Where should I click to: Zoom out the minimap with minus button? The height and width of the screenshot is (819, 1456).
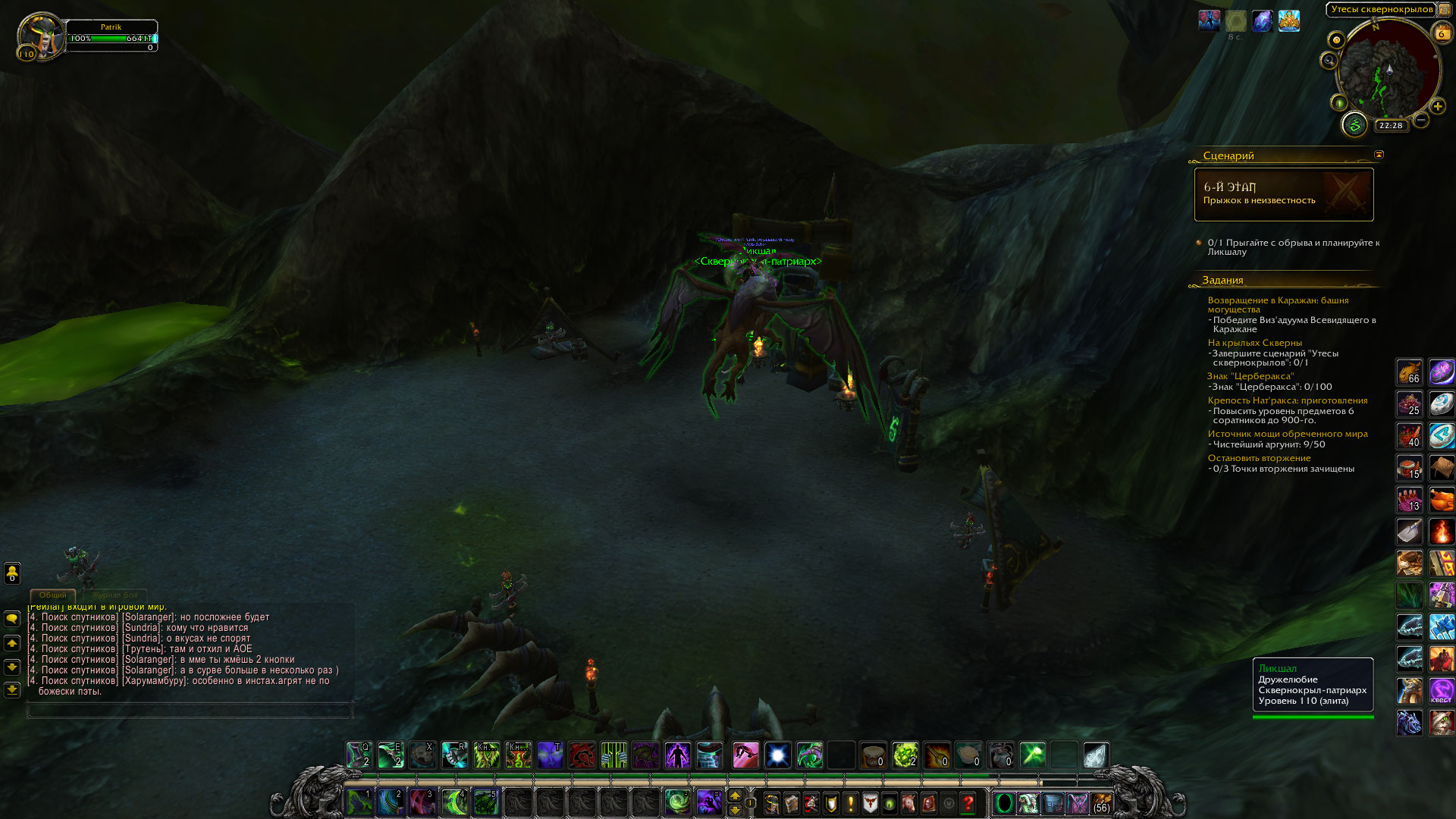tap(1421, 120)
